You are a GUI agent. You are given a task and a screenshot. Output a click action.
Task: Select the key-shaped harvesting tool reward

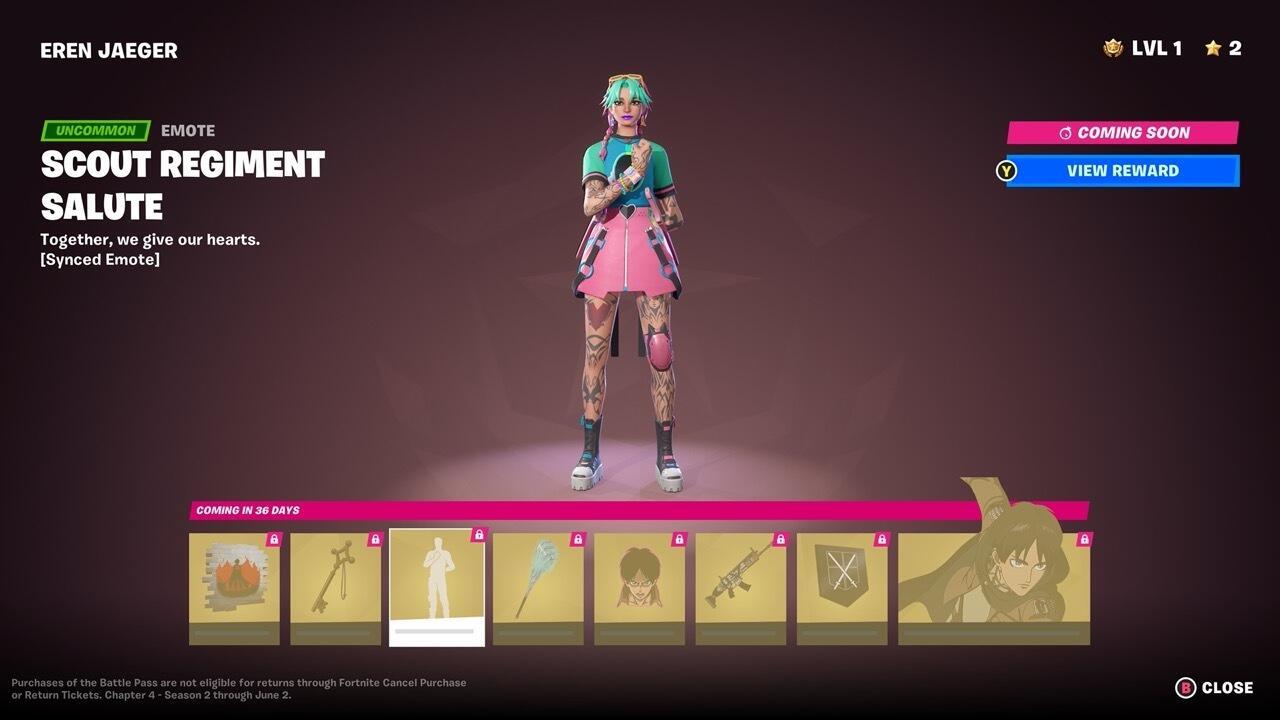click(x=335, y=585)
